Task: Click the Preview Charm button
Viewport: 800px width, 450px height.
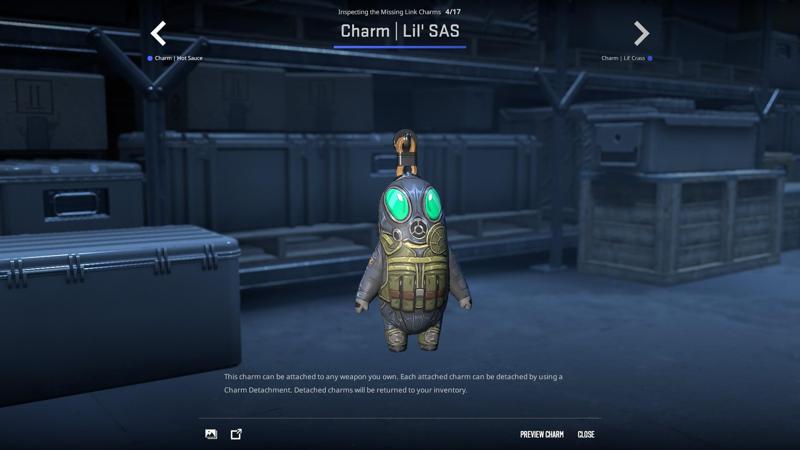Action: click(541, 434)
